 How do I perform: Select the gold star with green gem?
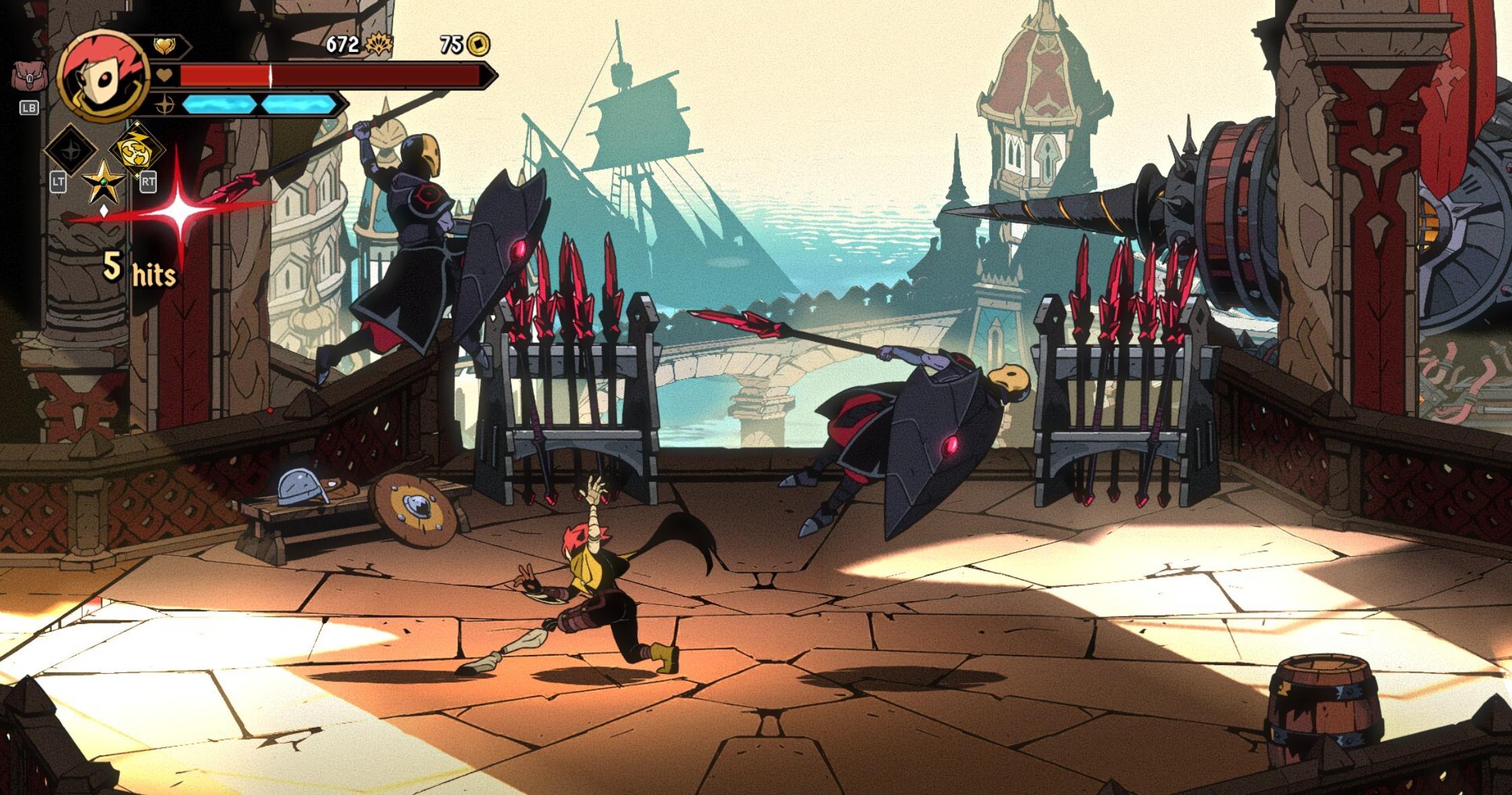(103, 182)
